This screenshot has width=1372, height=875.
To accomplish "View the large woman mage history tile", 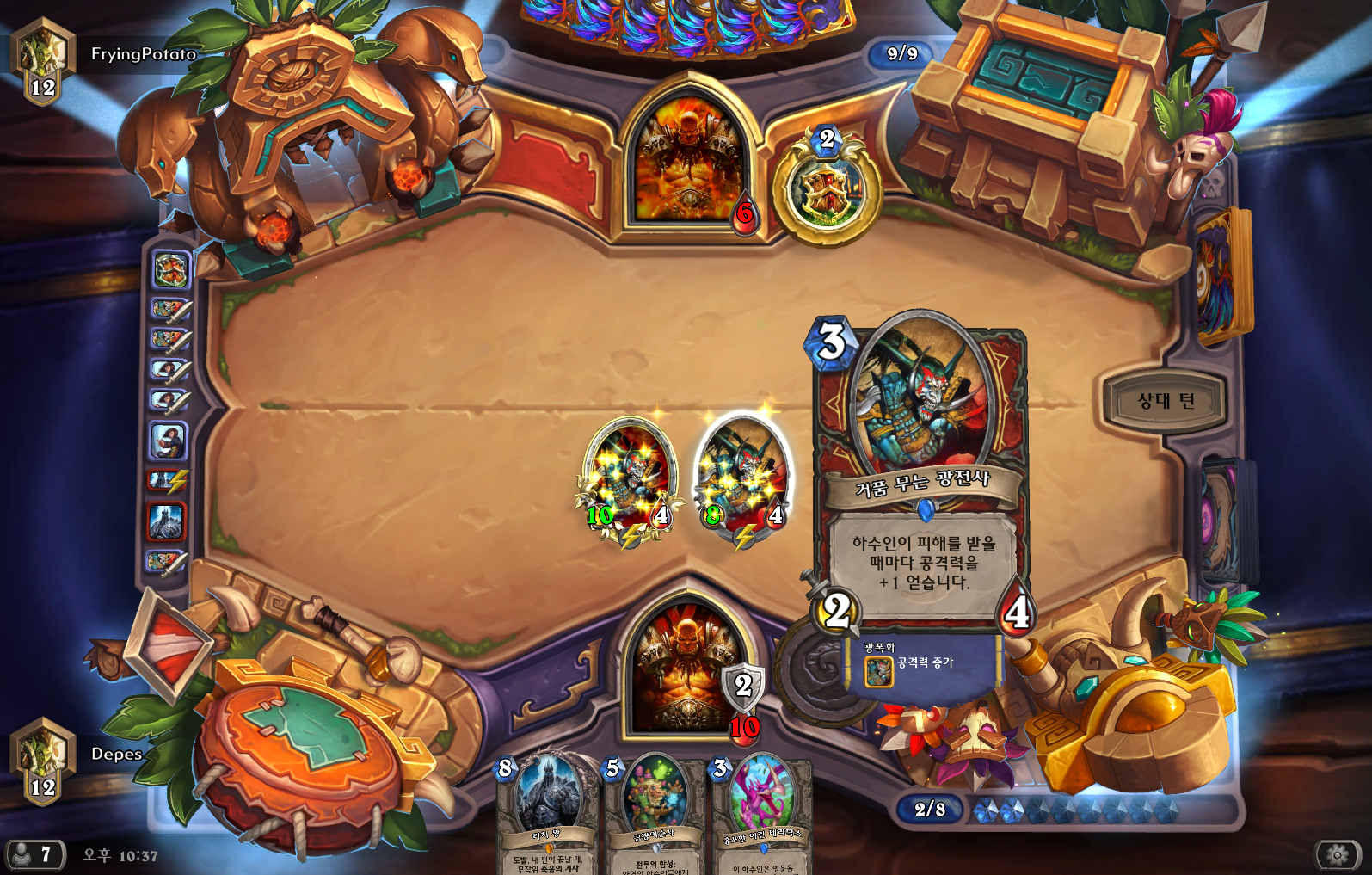I will pyautogui.click(x=169, y=441).
